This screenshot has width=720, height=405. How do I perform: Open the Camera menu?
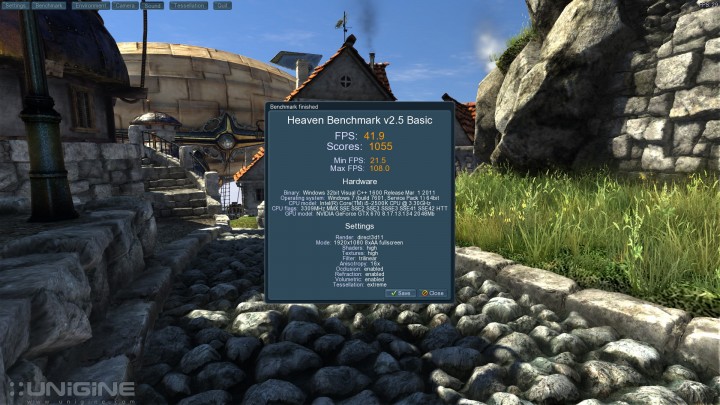tap(125, 5)
